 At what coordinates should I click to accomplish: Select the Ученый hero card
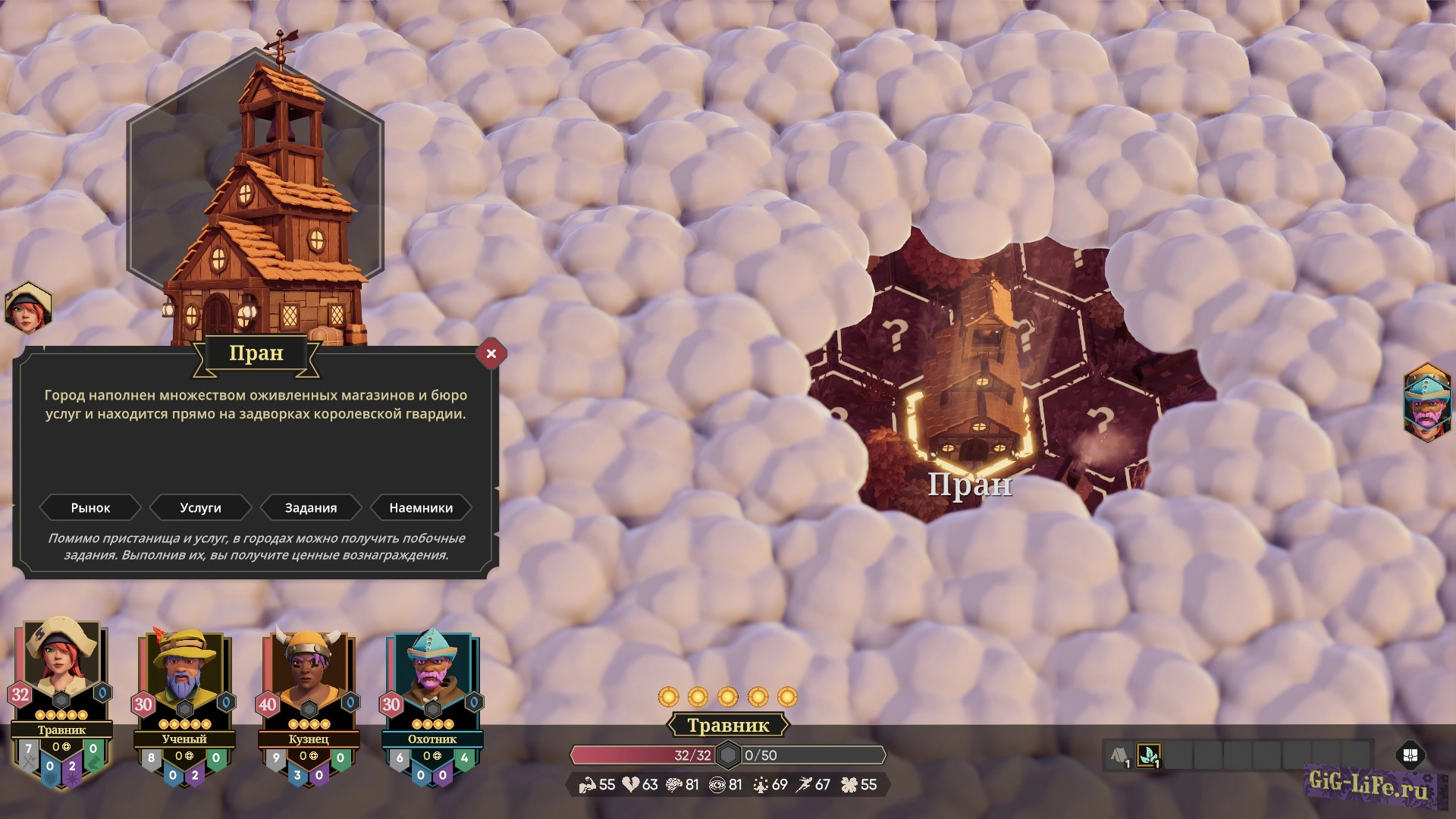184,690
